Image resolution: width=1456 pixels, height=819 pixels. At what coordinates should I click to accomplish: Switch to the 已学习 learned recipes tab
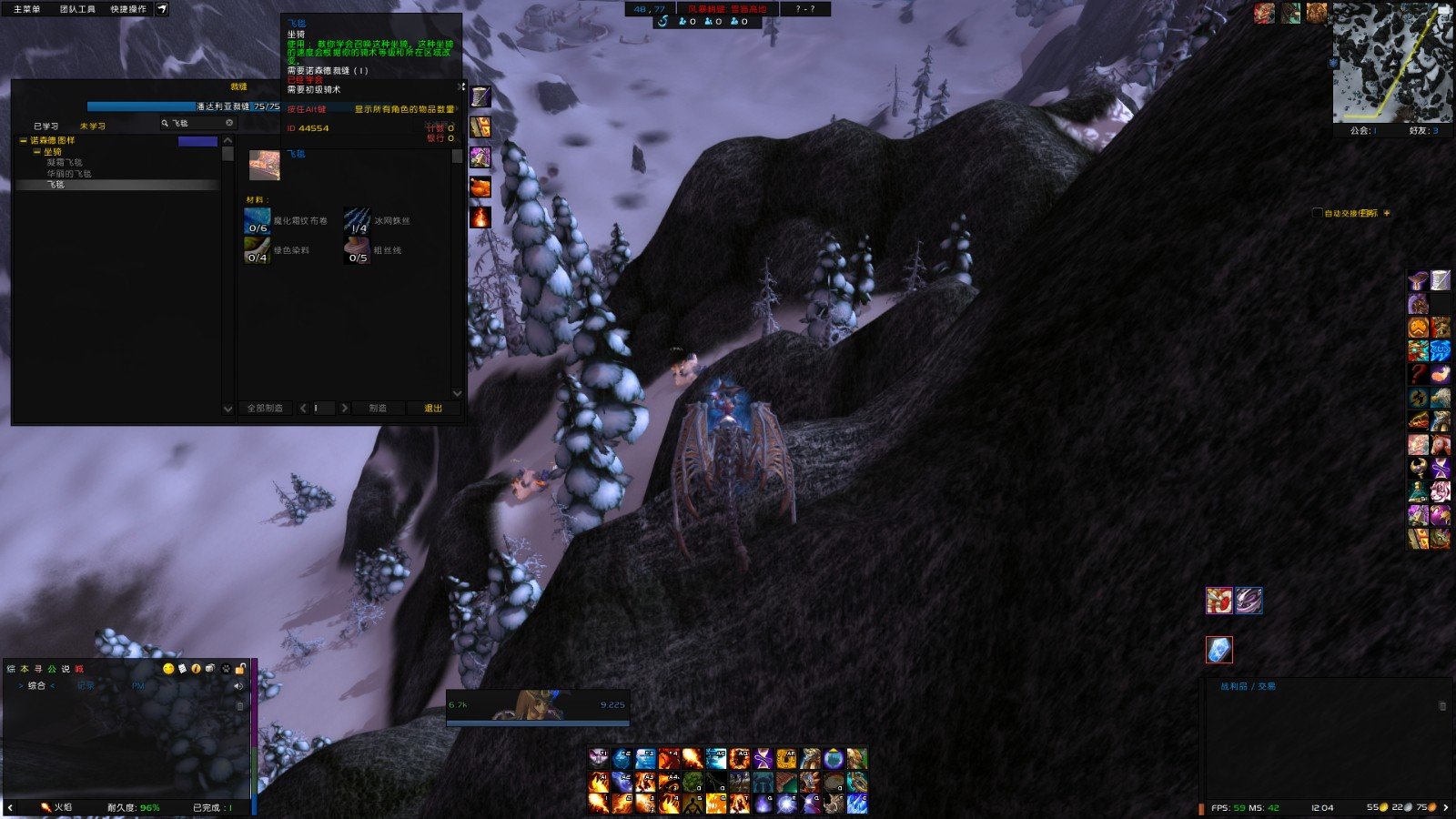pyautogui.click(x=45, y=126)
